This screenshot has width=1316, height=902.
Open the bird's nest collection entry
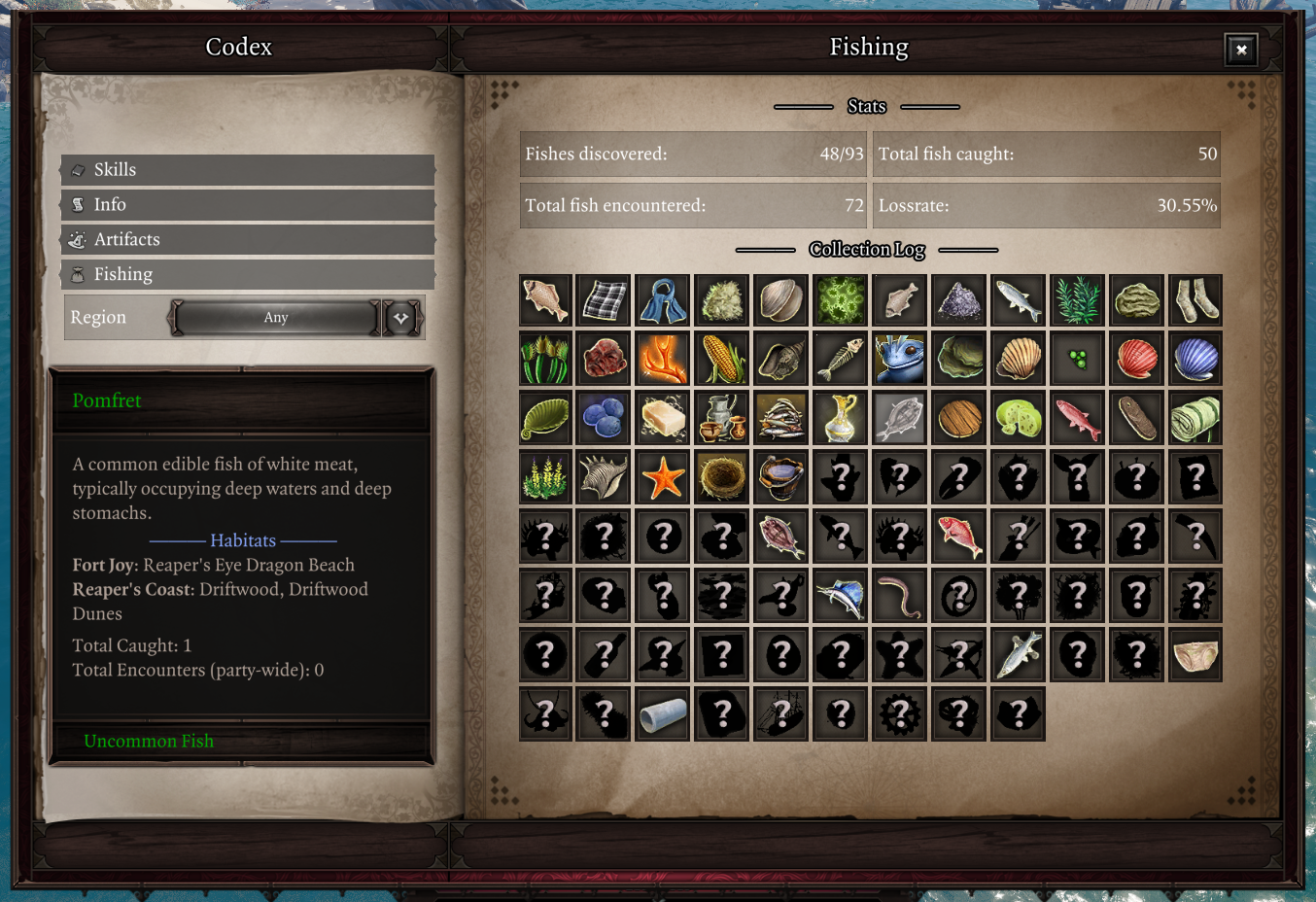721,477
